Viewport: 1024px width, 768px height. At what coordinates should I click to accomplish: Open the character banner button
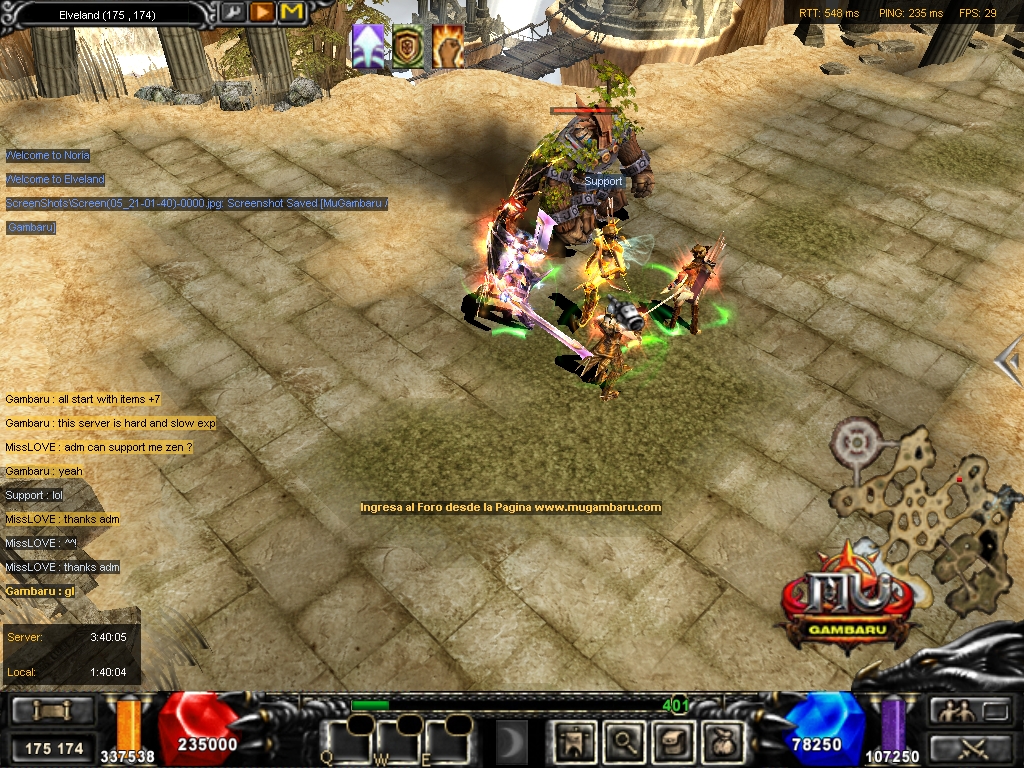click(577, 741)
